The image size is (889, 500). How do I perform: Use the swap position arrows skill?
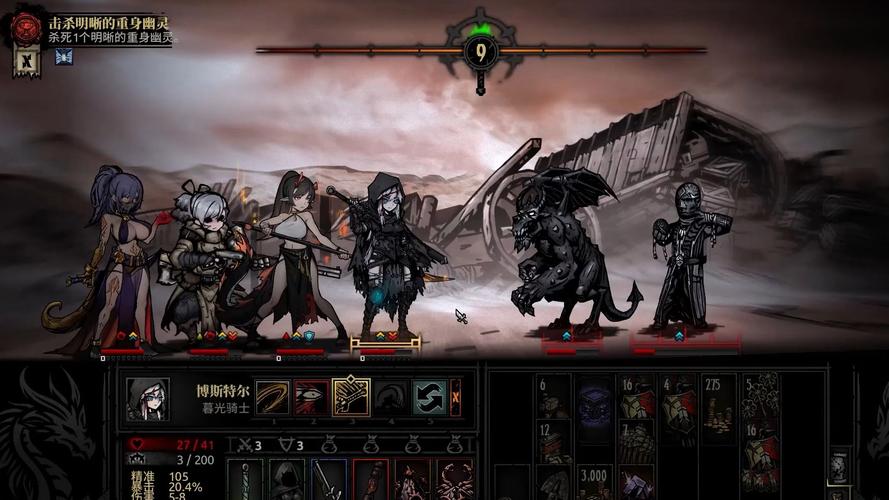tap(429, 397)
